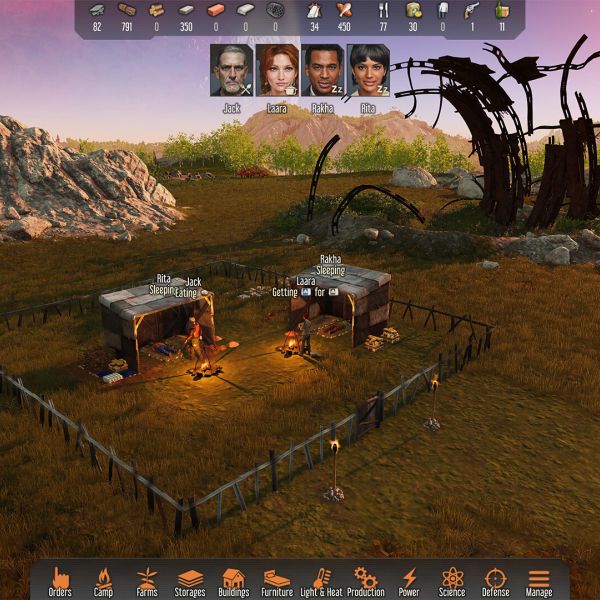This screenshot has height=600, width=600.
Task: Choose the Buildings category
Action: (x=234, y=580)
